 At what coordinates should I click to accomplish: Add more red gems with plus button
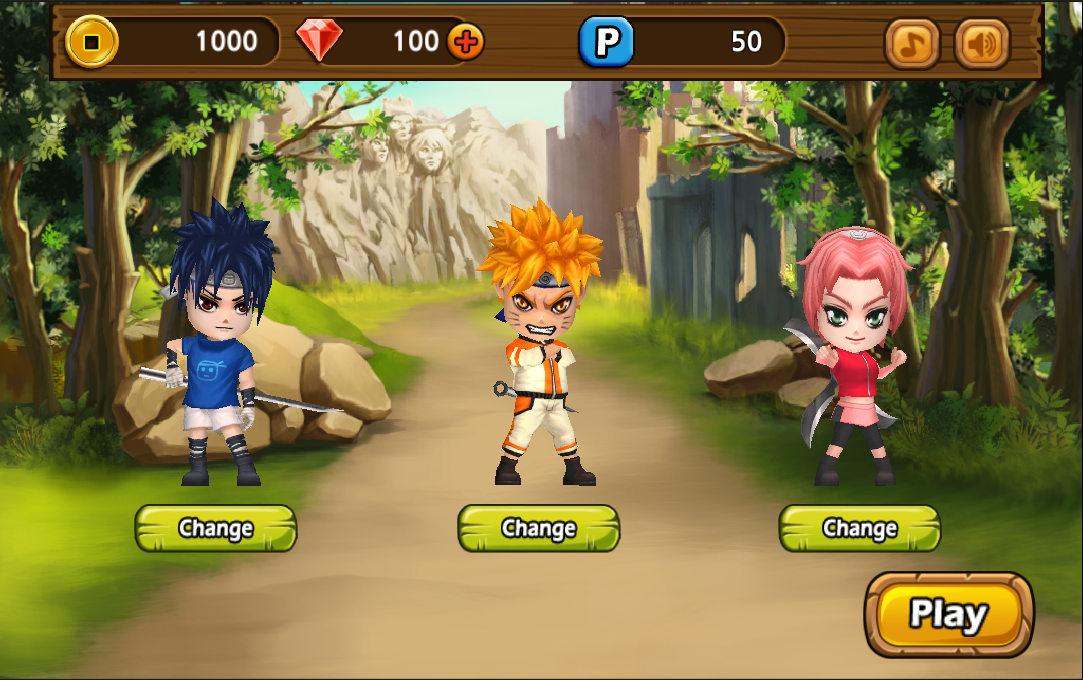point(465,41)
